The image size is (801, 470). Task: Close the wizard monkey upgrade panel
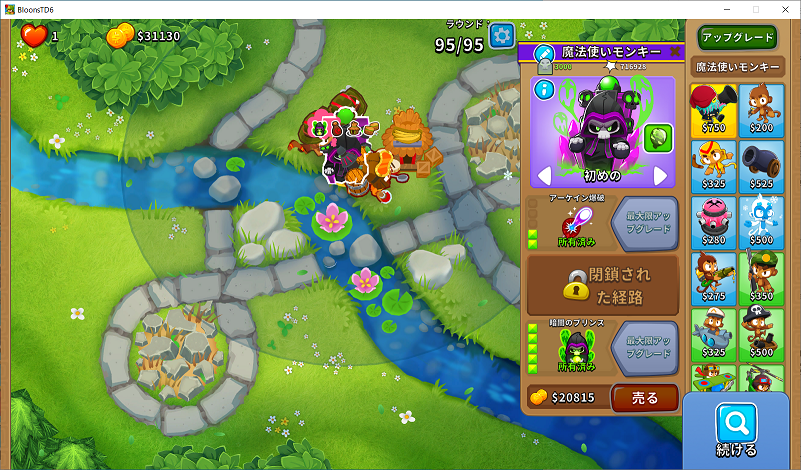pyautogui.click(x=675, y=51)
